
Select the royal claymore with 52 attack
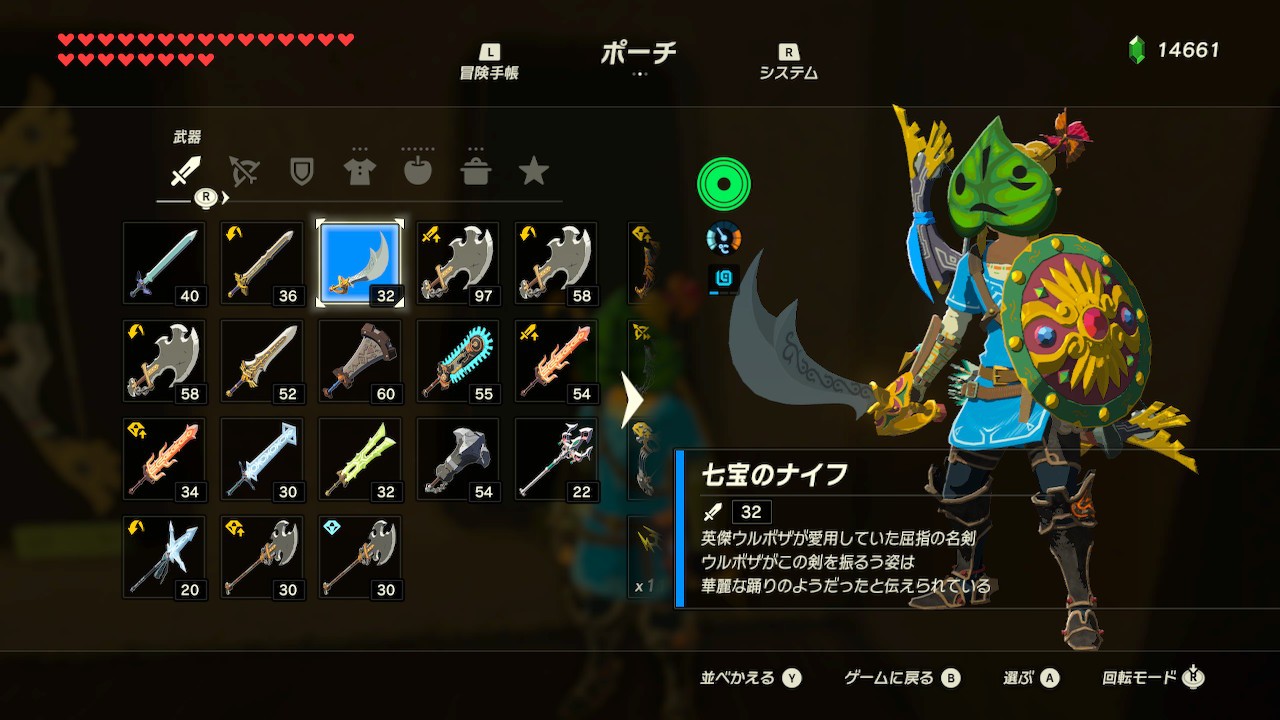pyautogui.click(x=262, y=361)
